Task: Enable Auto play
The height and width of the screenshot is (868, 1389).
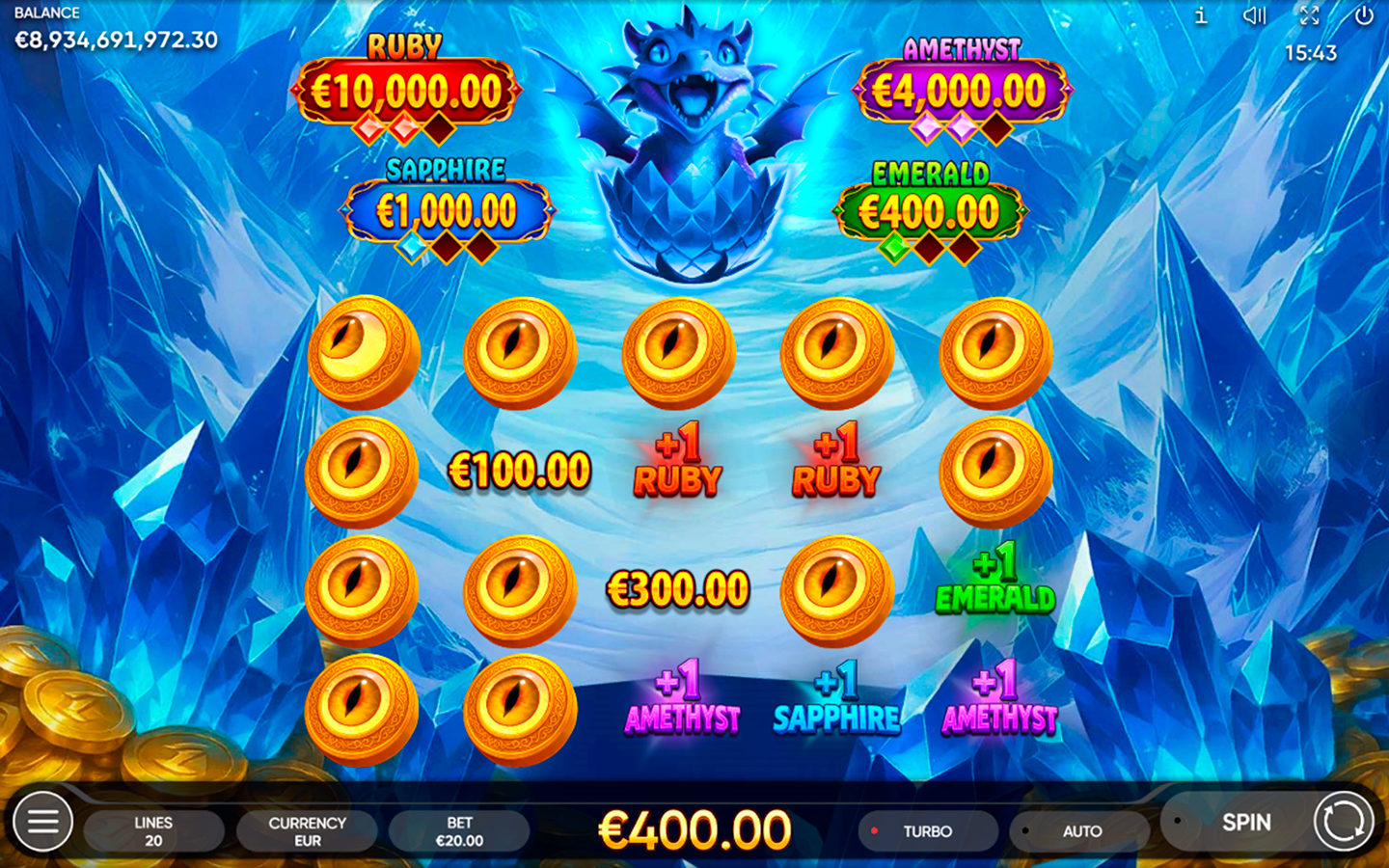Action: [x=1079, y=830]
